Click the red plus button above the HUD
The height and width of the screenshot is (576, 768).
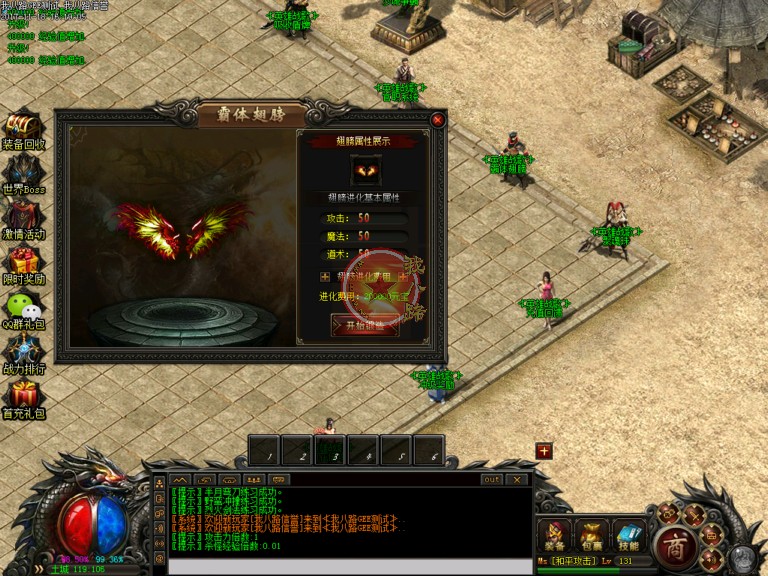[x=544, y=451]
